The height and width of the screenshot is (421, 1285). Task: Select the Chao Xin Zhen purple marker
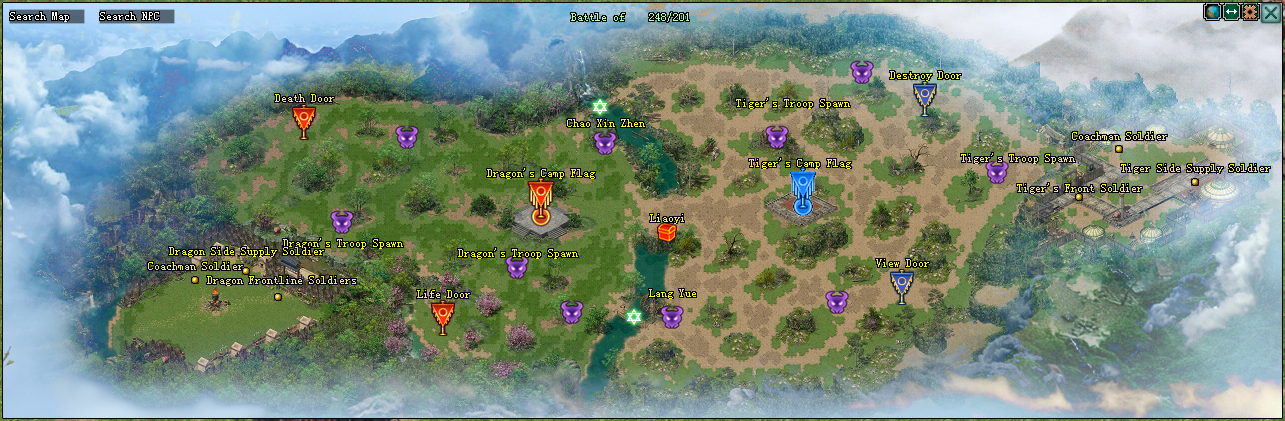[x=605, y=143]
